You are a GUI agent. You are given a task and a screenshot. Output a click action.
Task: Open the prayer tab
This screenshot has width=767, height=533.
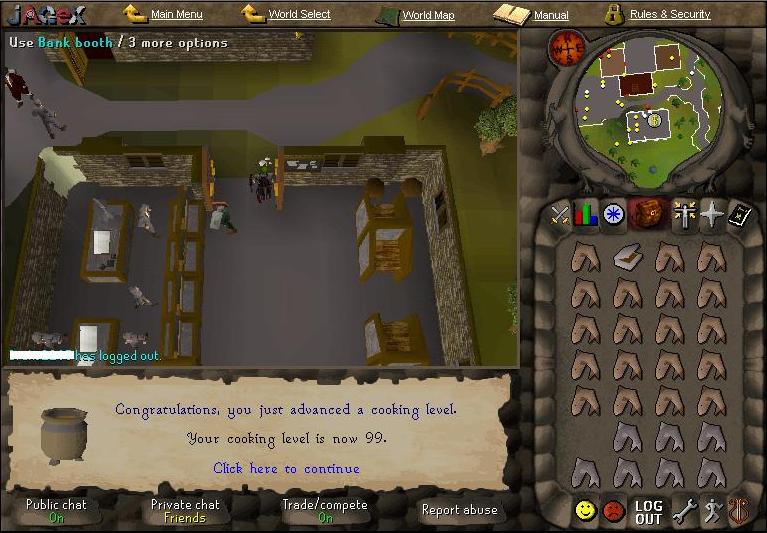pos(711,214)
